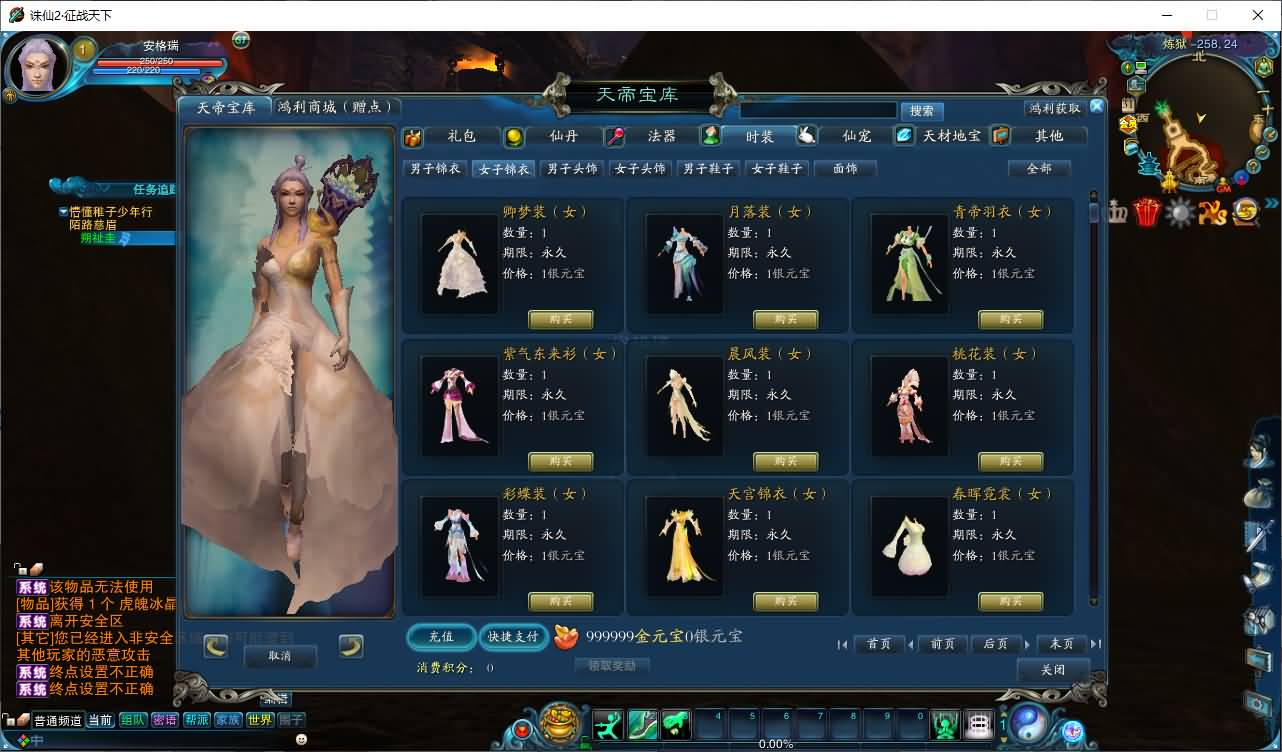Select 快捷支付 quick pay

(x=513, y=637)
